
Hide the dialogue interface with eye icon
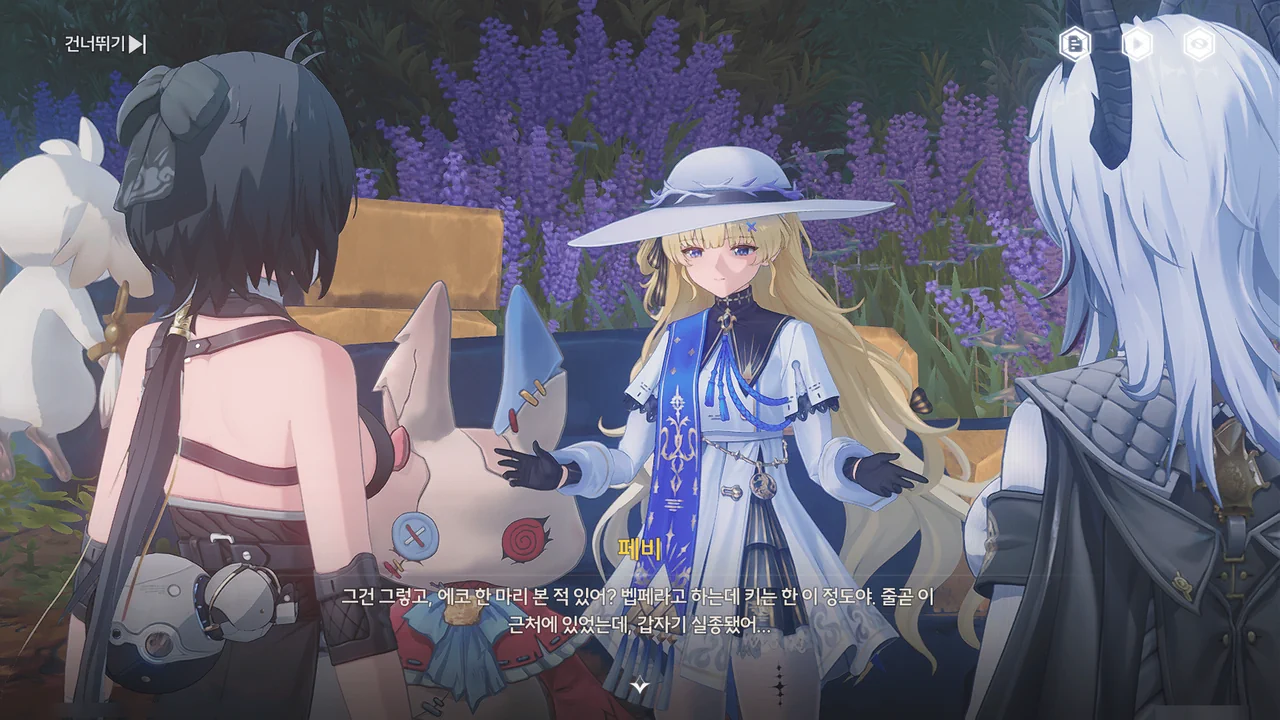pos(1198,44)
